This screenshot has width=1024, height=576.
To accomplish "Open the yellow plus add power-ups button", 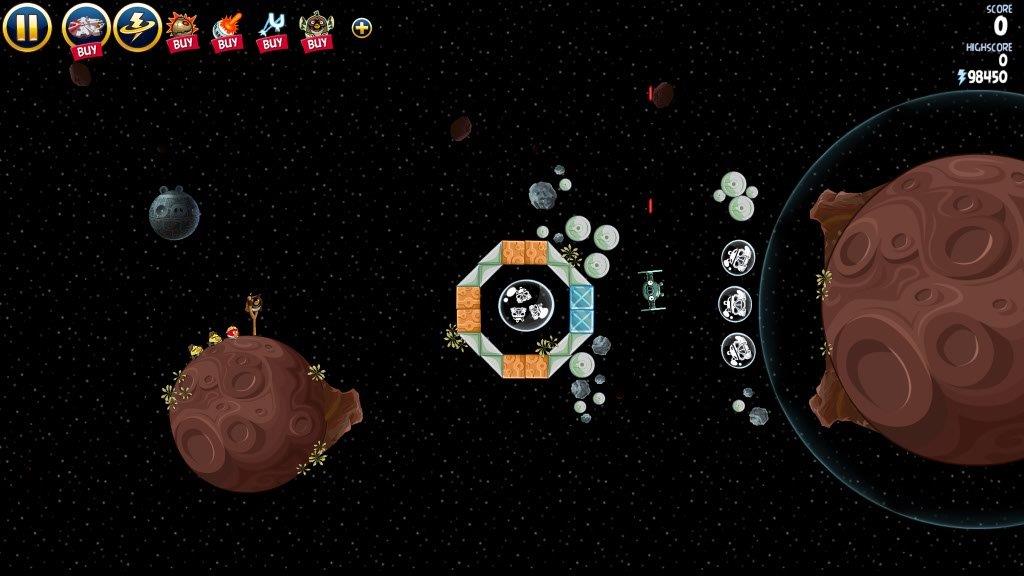I will point(362,28).
